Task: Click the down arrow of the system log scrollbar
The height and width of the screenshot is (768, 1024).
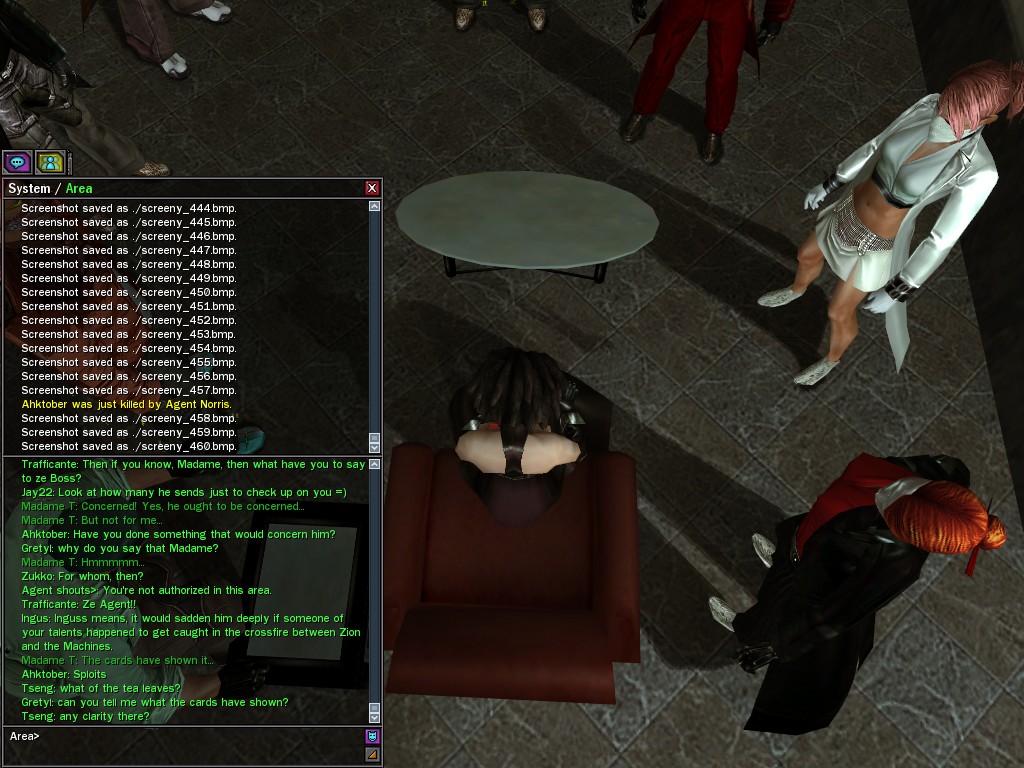Action: click(375, 447)
